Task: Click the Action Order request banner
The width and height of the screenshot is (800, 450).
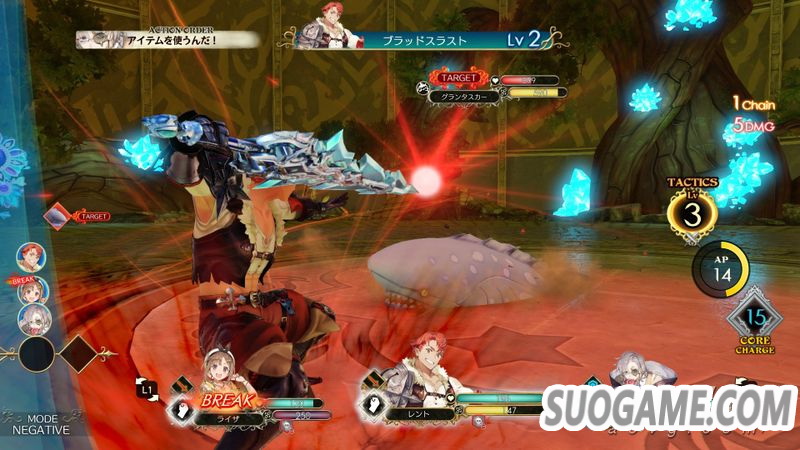Action: (170, 40)
